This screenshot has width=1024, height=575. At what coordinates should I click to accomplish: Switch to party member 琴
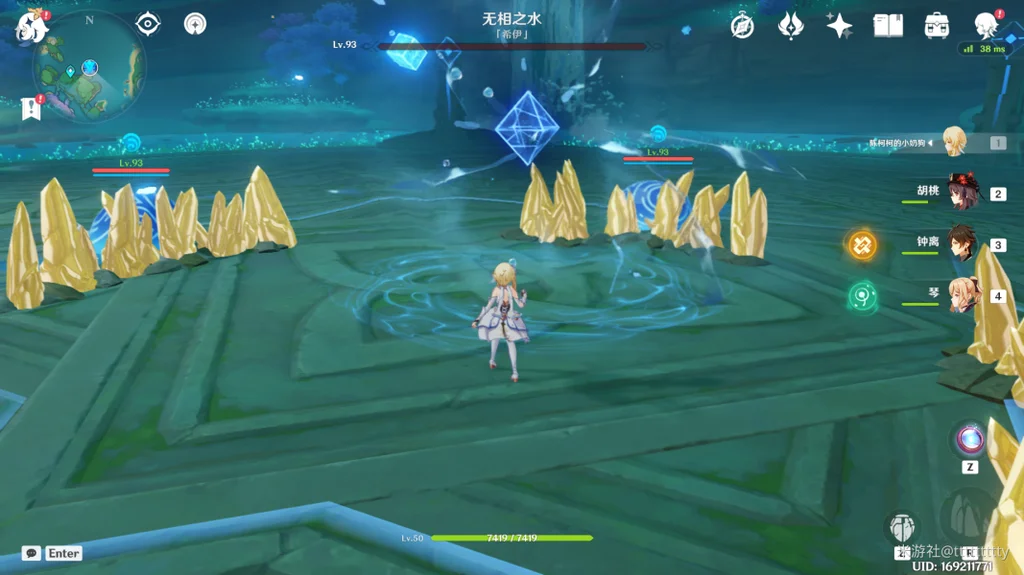click(964, 296)
